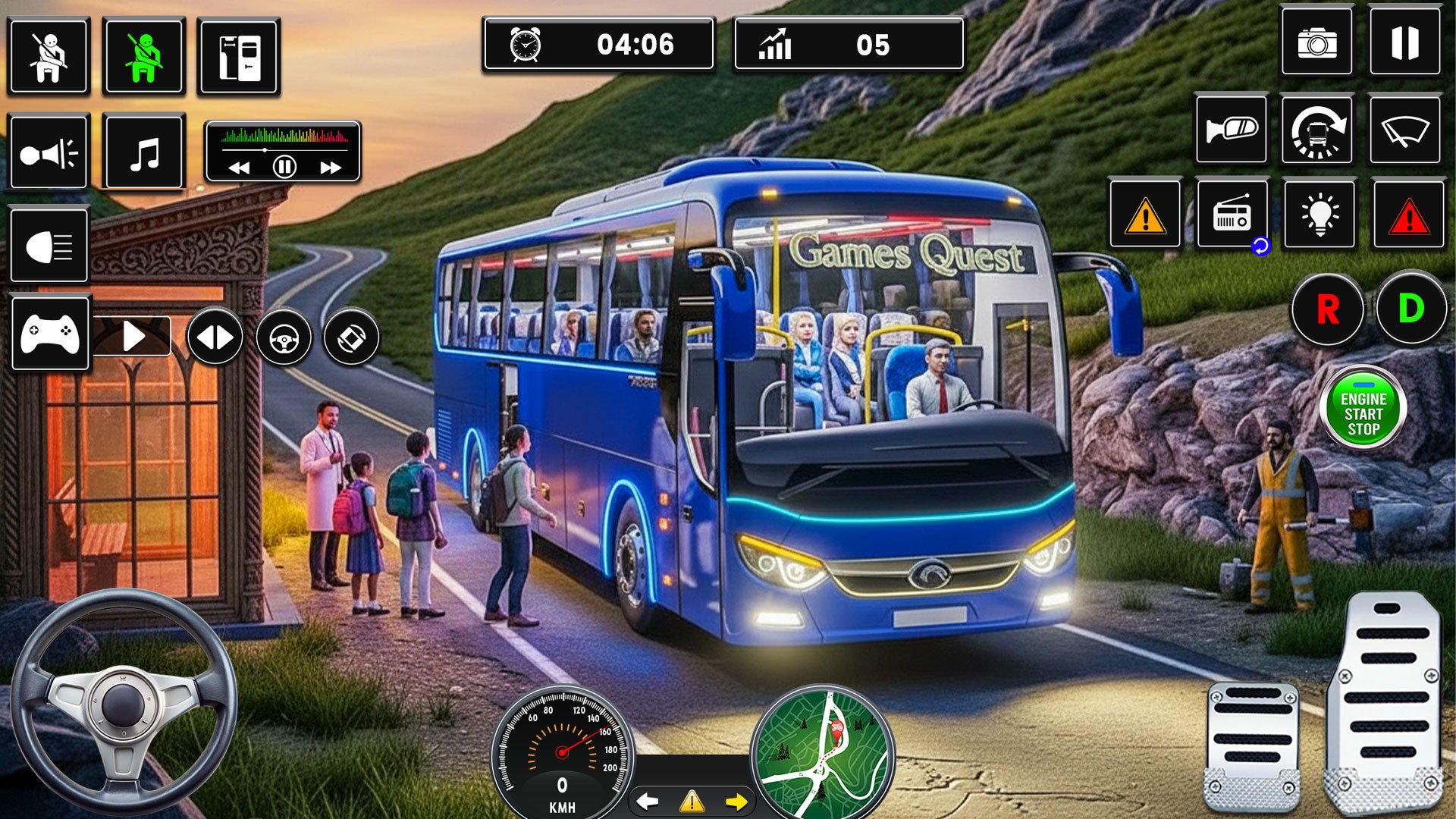Open the music note button
The width and height of the screenshot is (1456, 819).
(144, 153)
